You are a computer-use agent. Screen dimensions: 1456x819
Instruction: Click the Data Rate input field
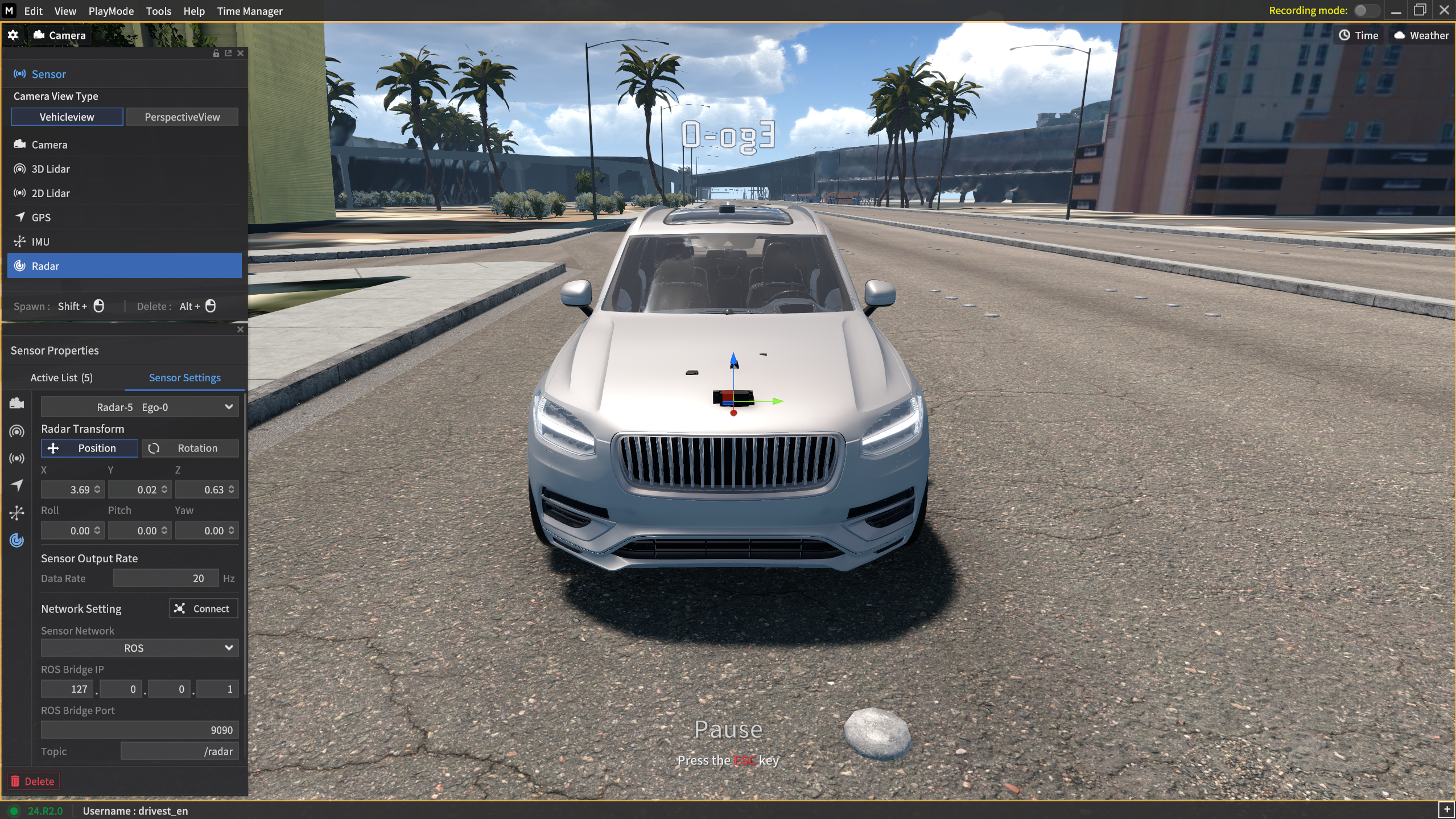point(166,578)
